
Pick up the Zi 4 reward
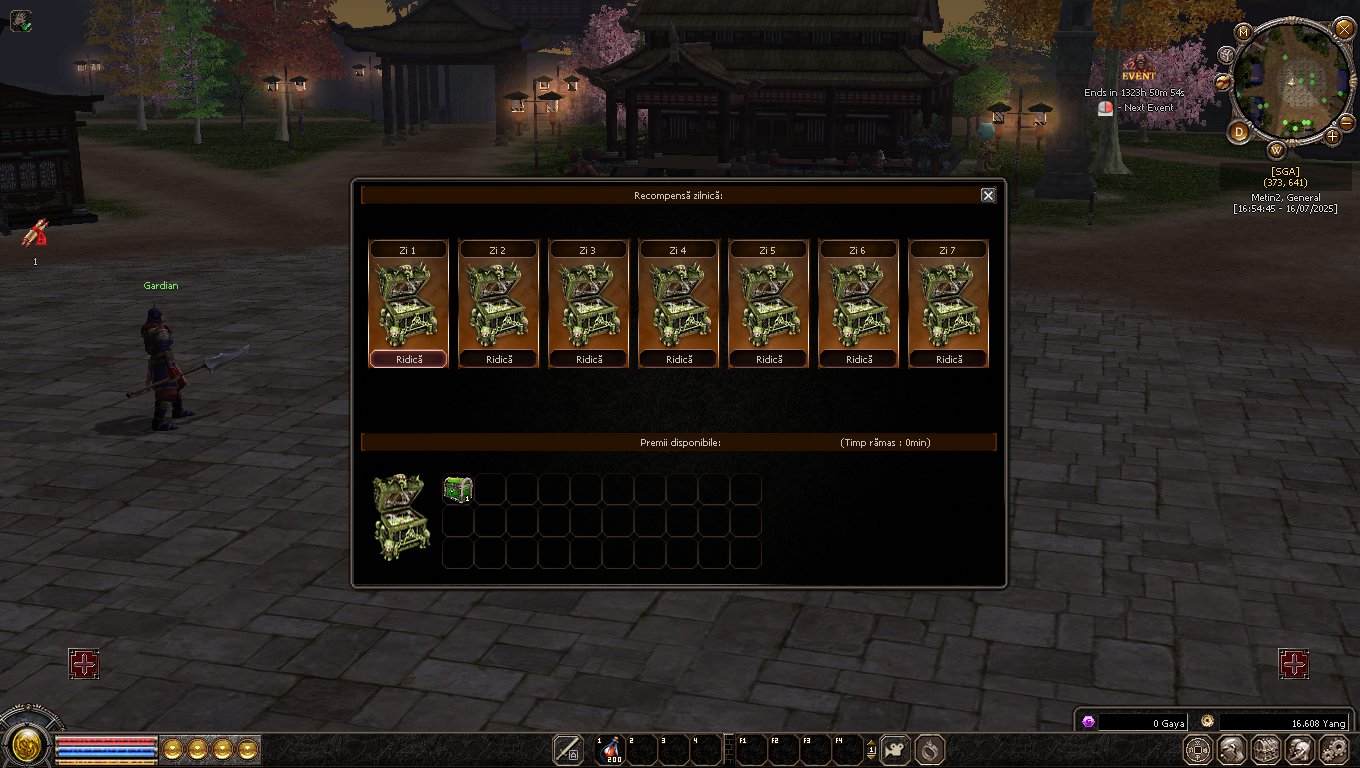pyautogui.click(x=678, y=359)
